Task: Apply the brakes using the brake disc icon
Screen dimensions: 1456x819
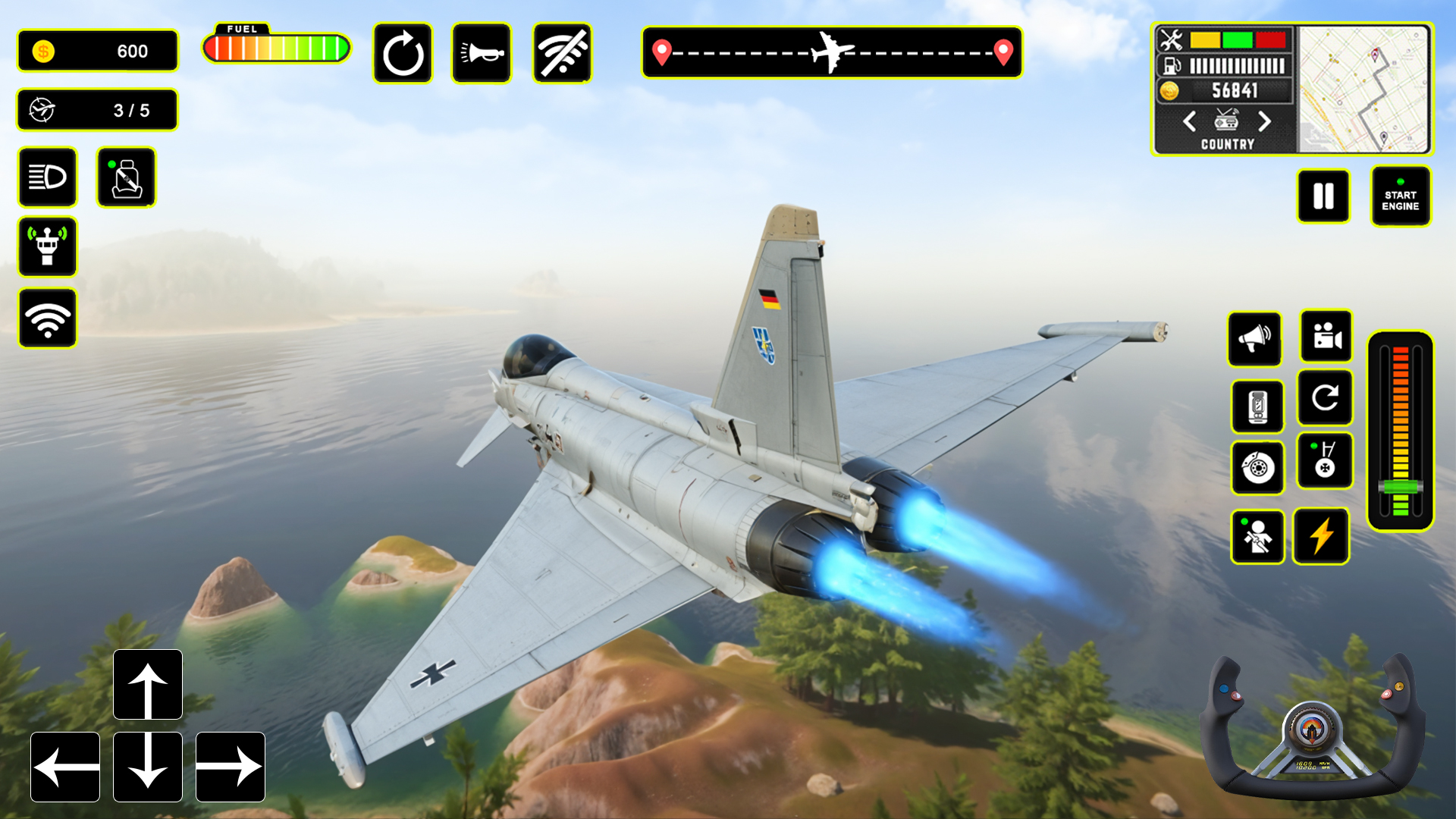Action: (x=1257, y=469)
